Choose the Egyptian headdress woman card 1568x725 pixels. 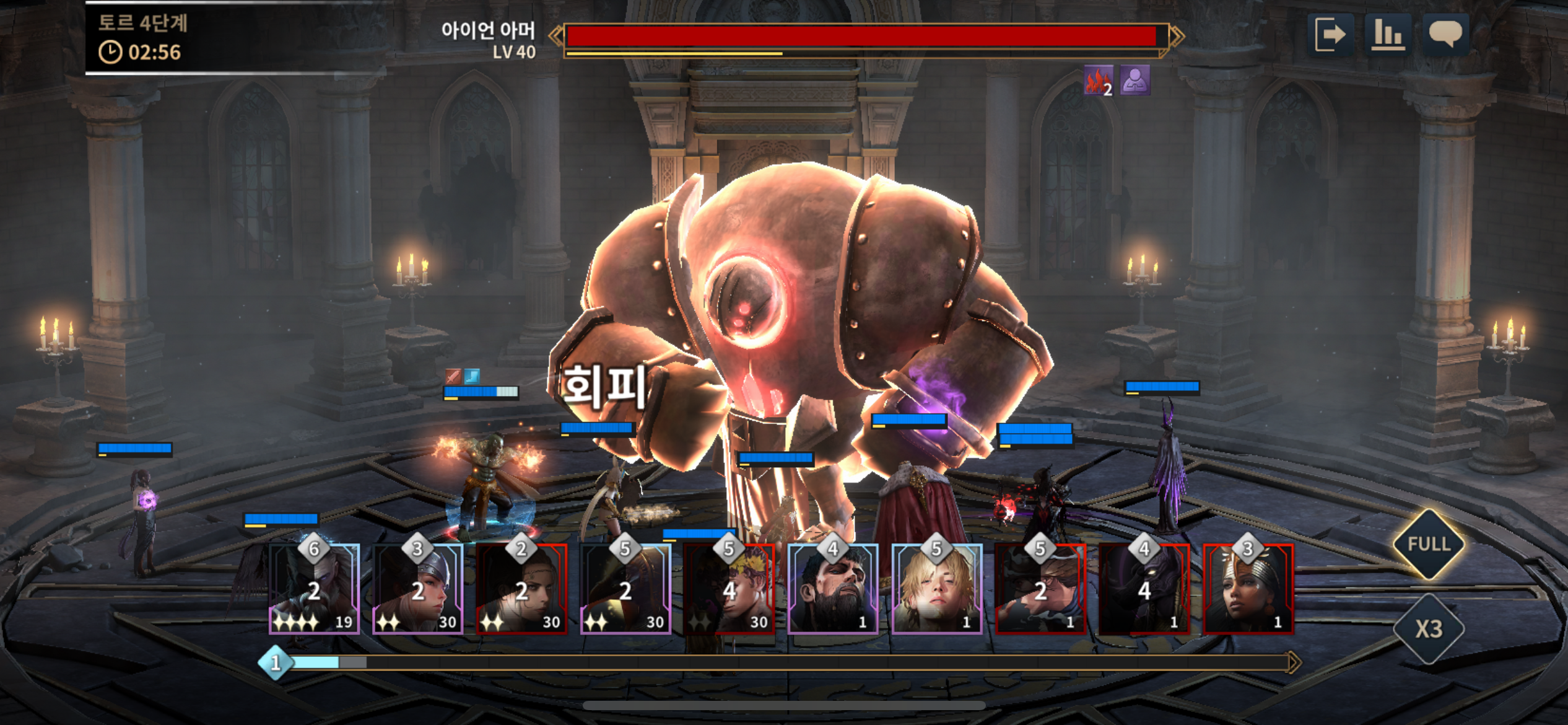[1248, 589]
